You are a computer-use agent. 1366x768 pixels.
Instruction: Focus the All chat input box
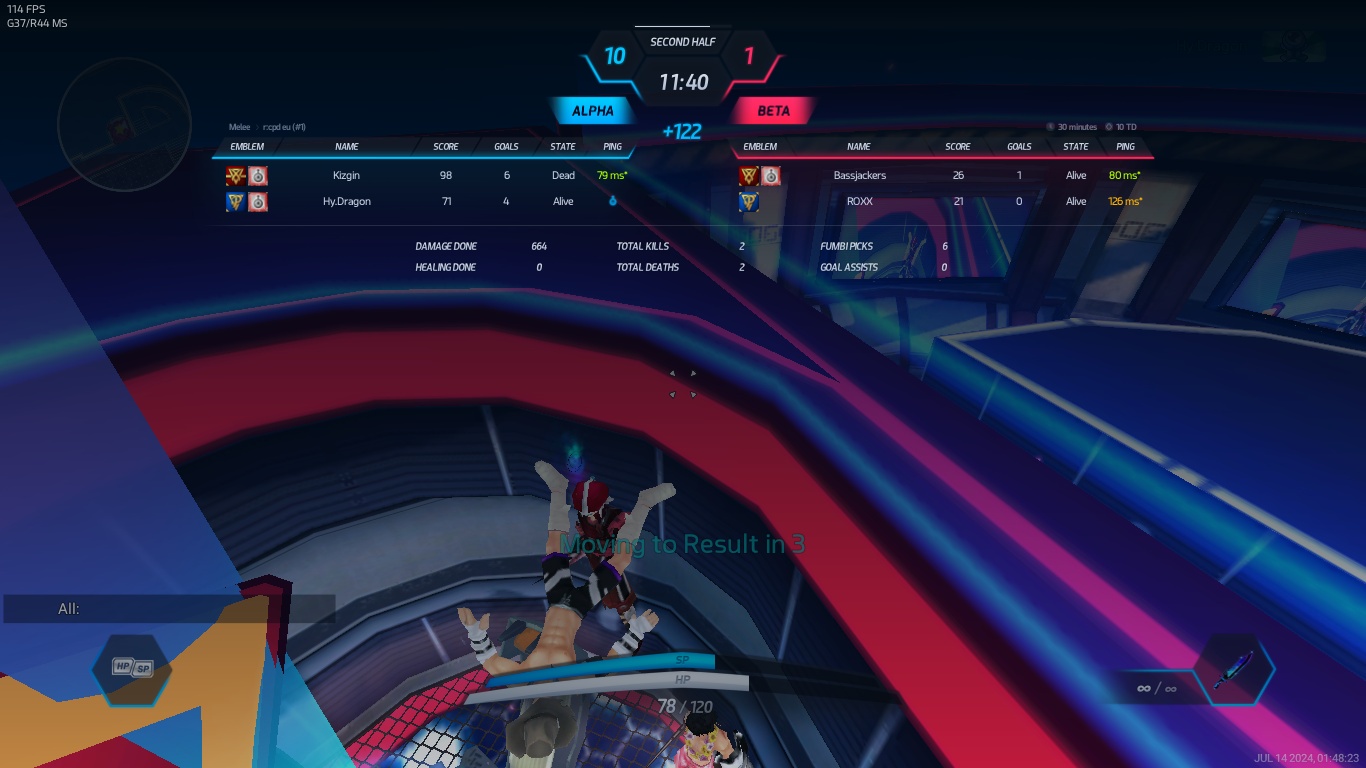[x=170, y=609]
